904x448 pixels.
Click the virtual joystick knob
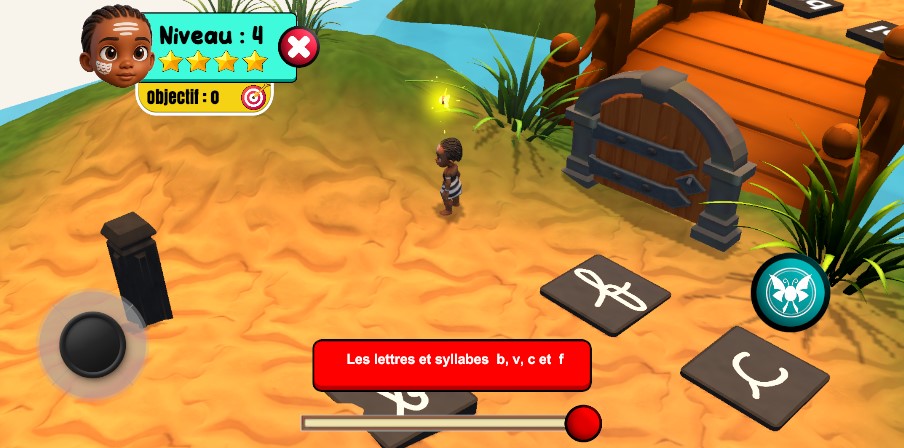click(x=92, y=343)
